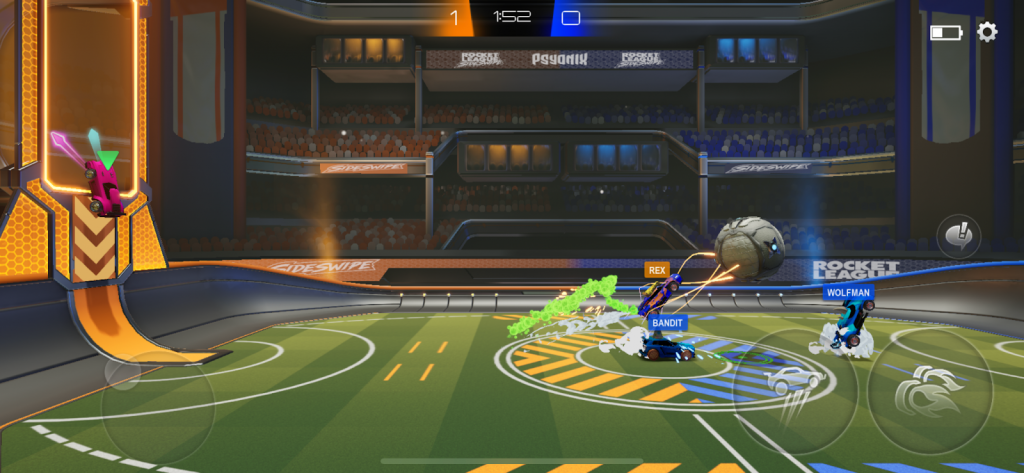This screenshot has width=1024, height=473.
Task: Open the quick chat speech bubble
Action: coord(957,238)
